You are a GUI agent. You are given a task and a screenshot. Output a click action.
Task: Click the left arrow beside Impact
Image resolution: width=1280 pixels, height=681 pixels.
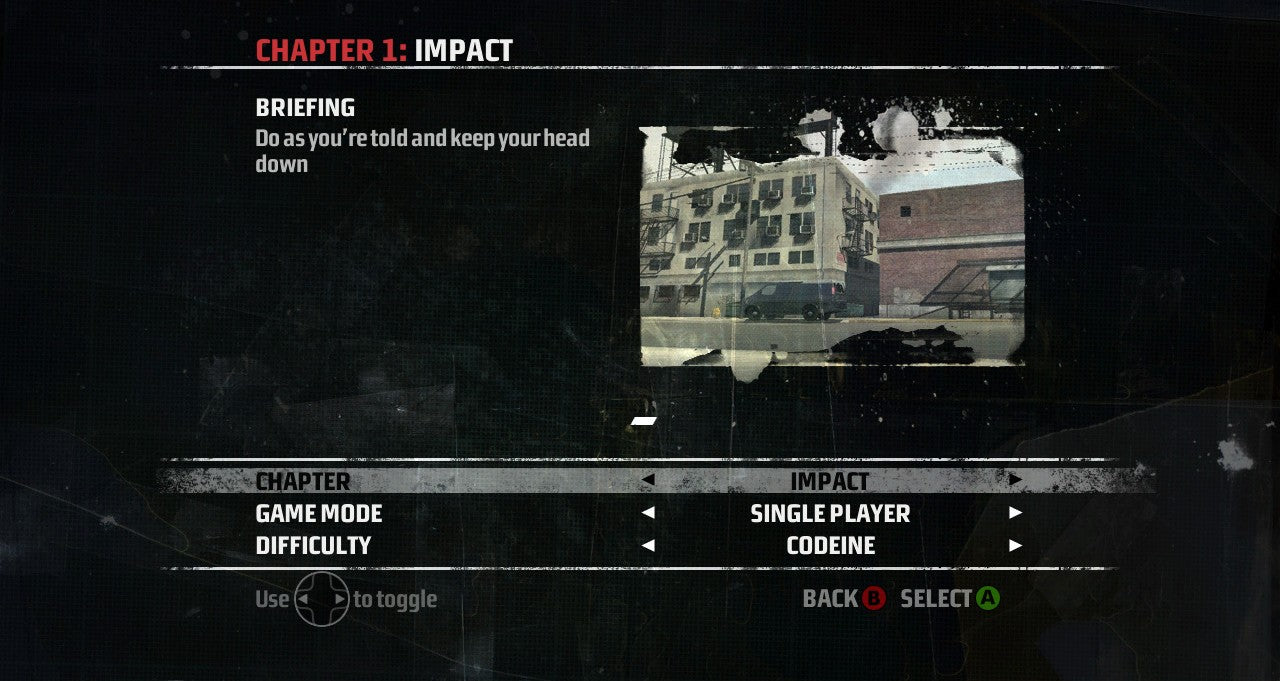pos(648,480)
